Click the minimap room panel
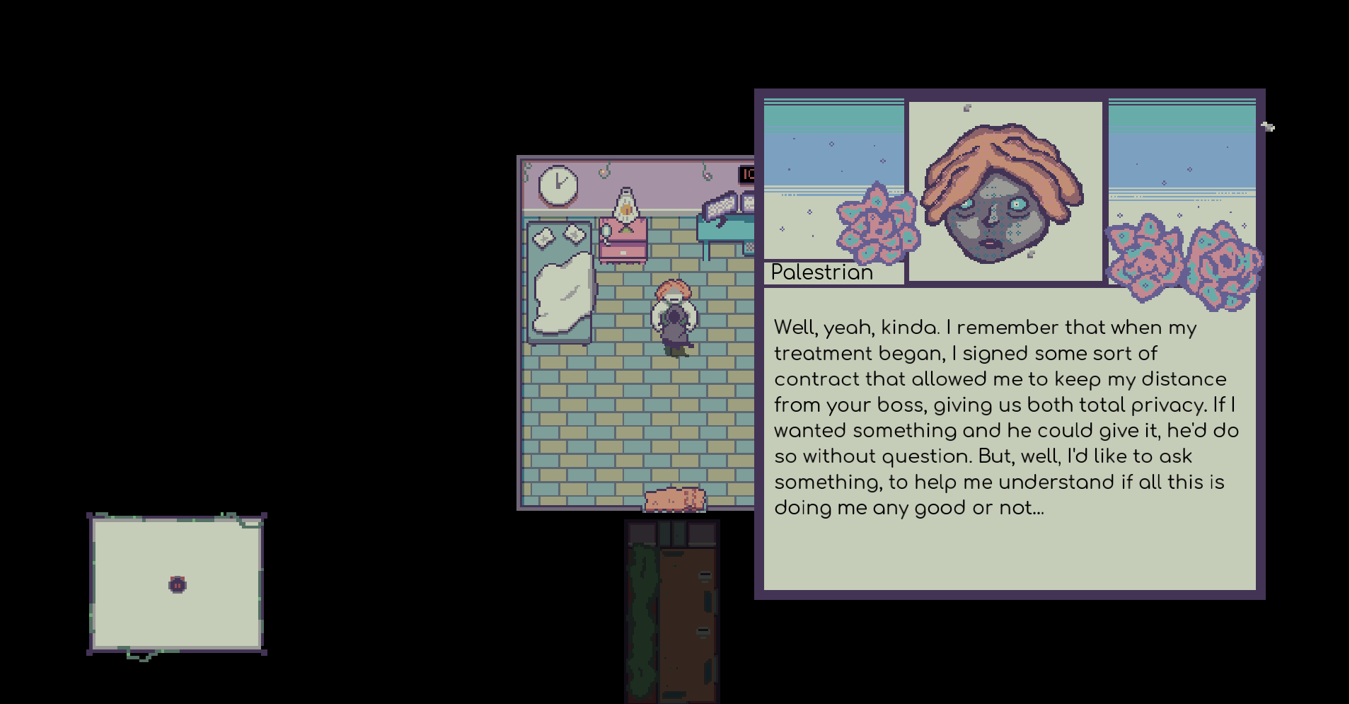1349x704 pixels. coord(177,584)
